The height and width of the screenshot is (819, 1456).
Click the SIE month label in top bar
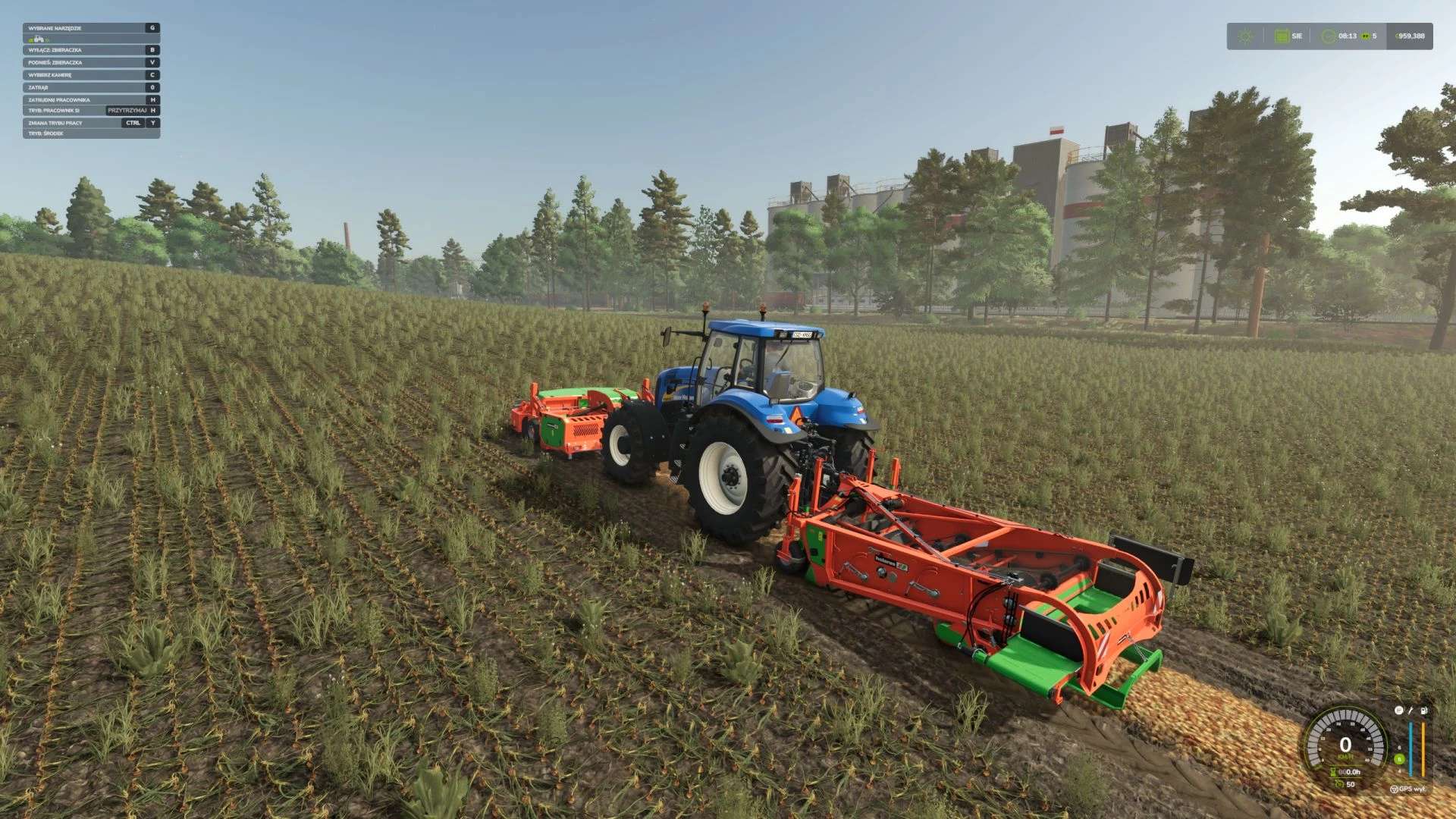tap(1298, 35)
